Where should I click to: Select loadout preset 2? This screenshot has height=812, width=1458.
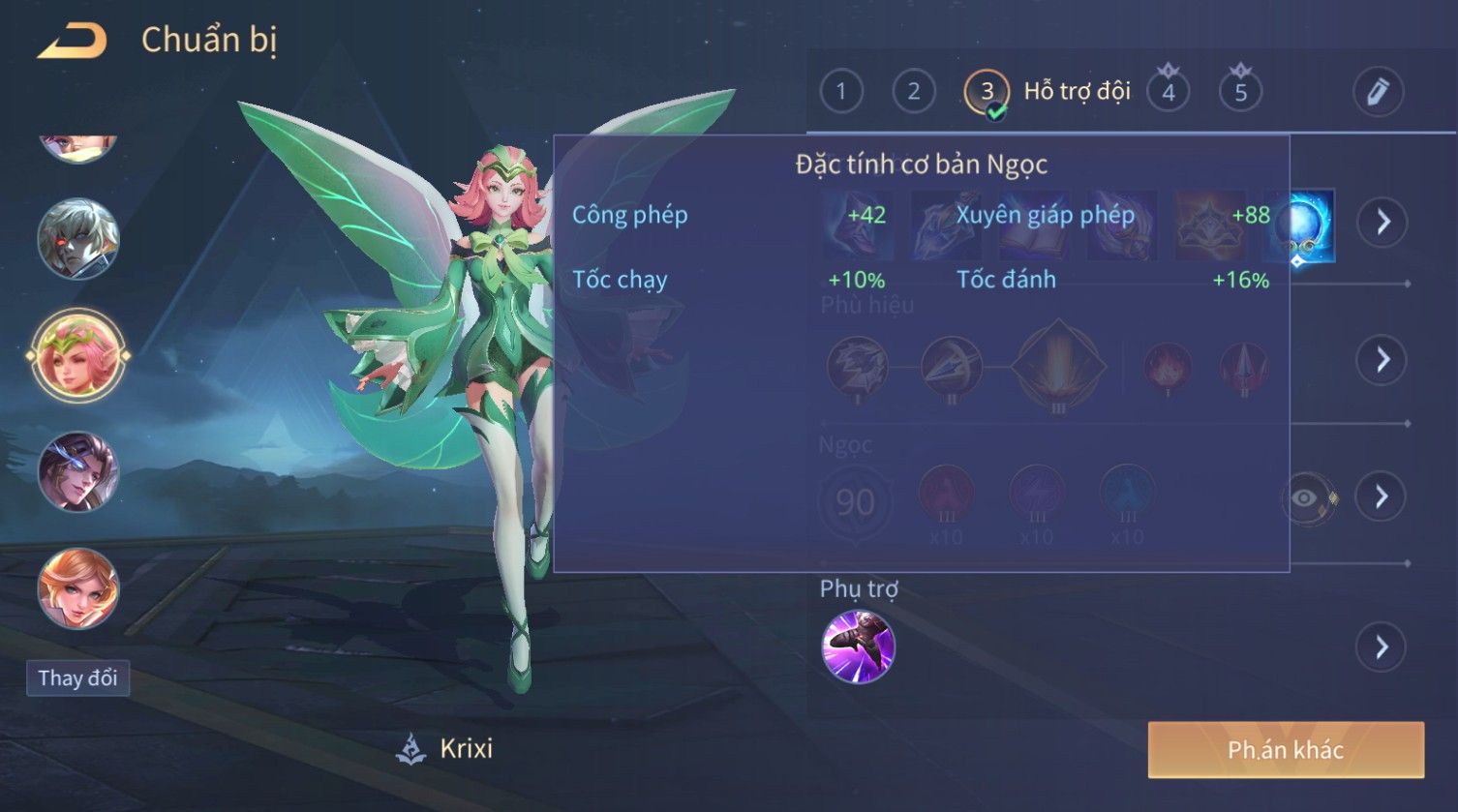(913, 92)
